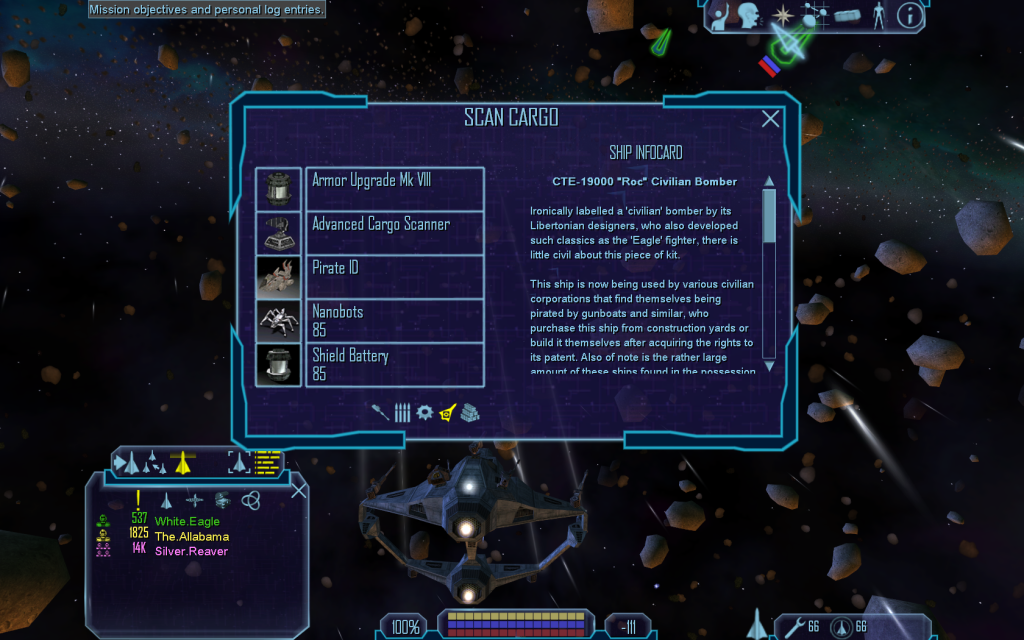Show the weapons filter with gun icon
Screen dimensions: 1024x640
coord(381,412)
